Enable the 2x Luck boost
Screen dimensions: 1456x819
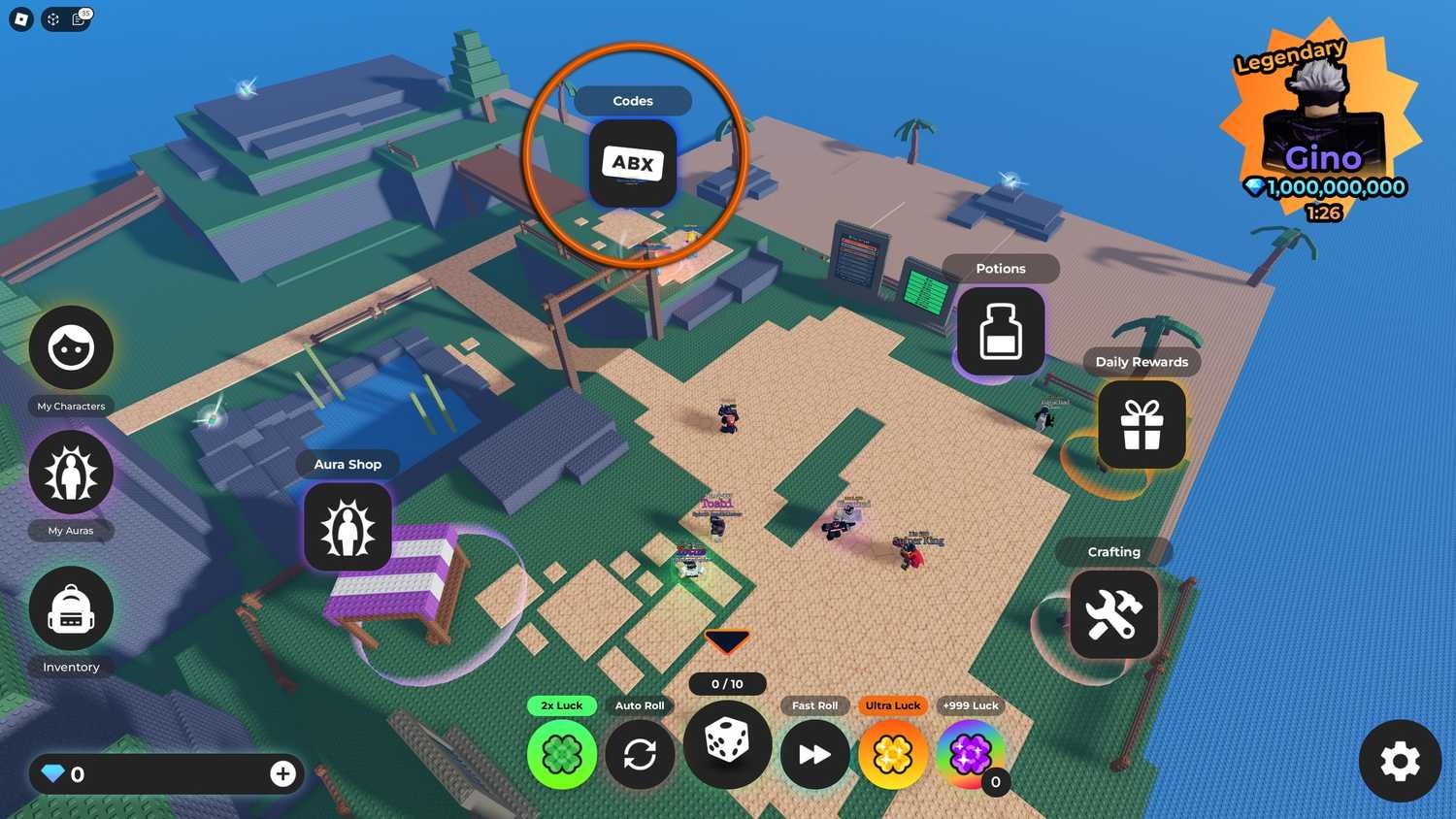coord(562,755)
